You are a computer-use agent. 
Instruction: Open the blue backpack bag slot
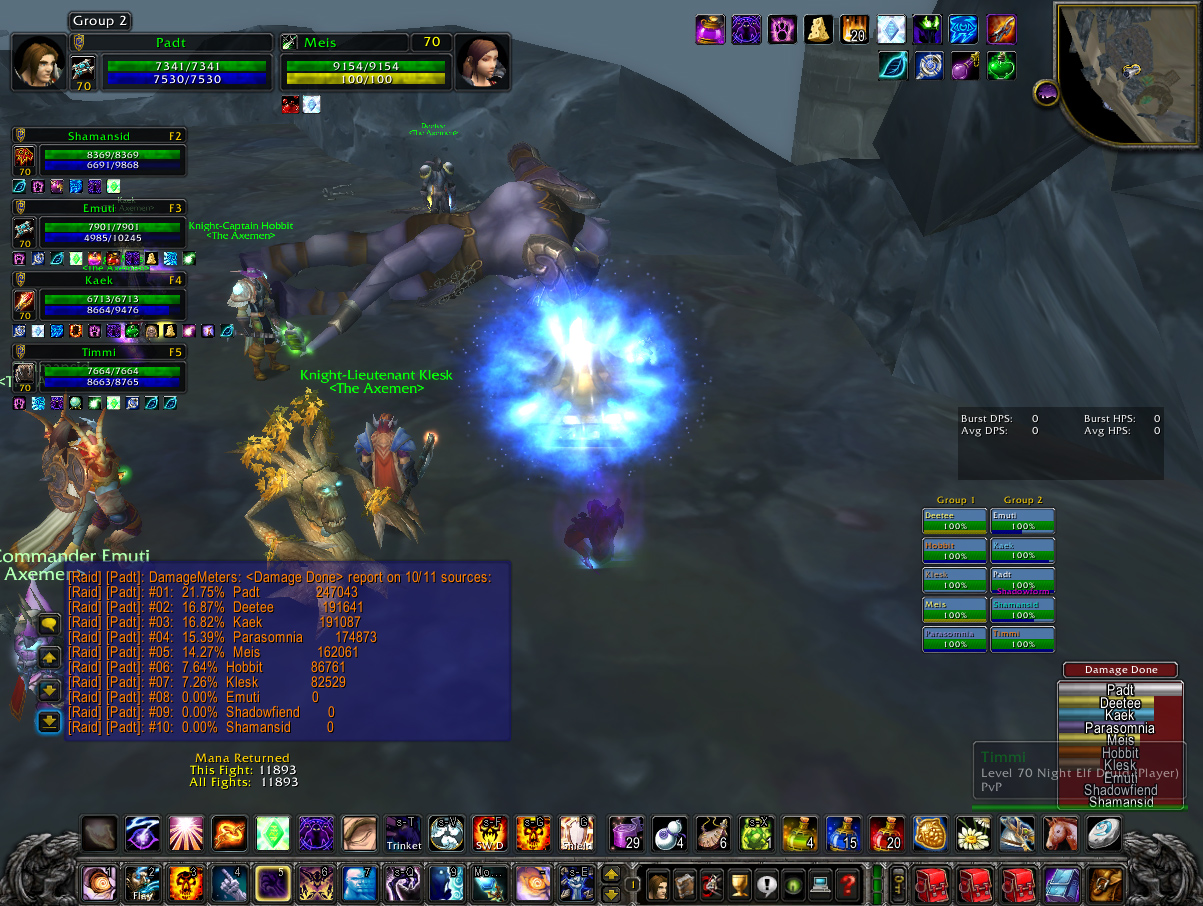(1061, 884)
